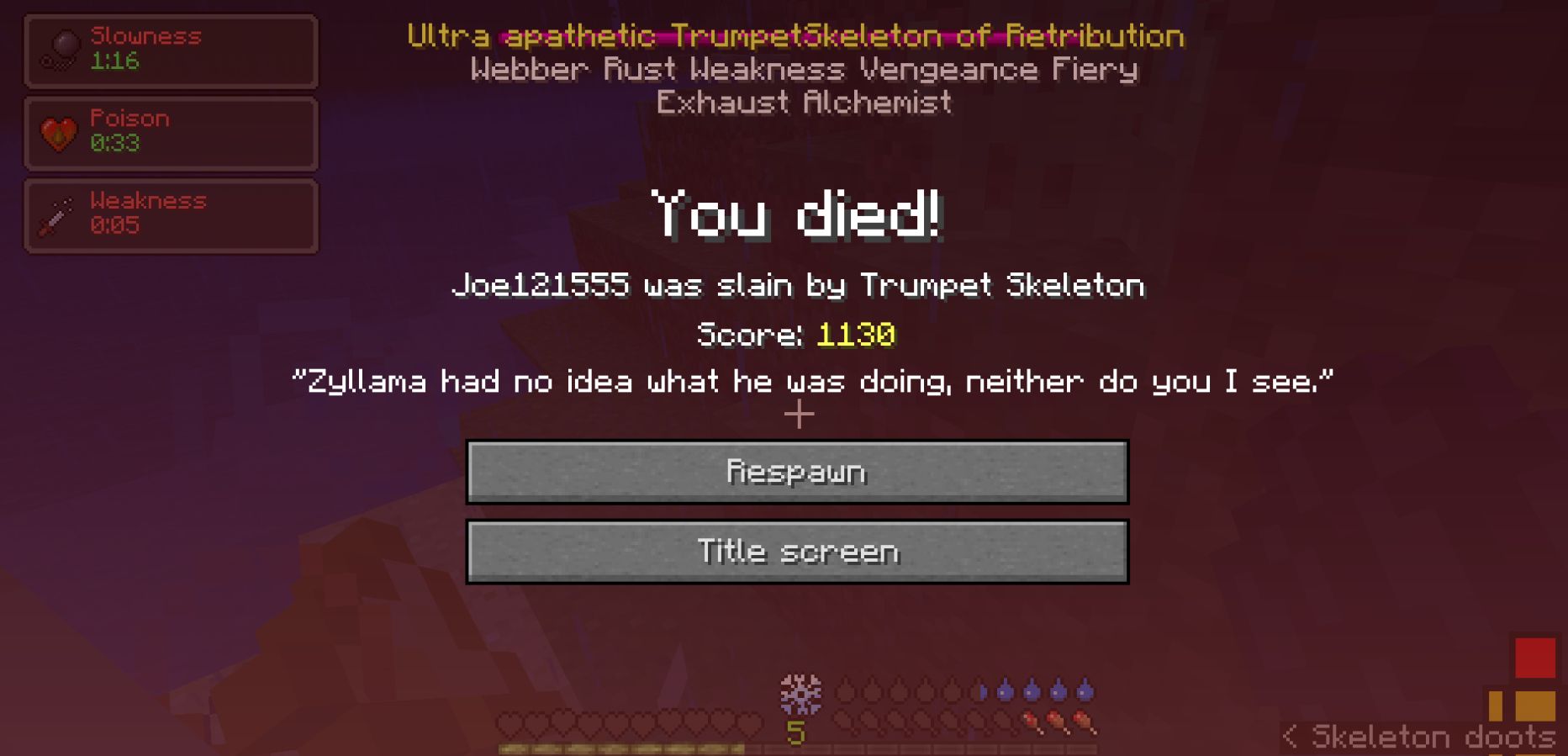Click the yellow Score value 1130
Viewport: 1568px width, 756px height.
tap(857, 334)
